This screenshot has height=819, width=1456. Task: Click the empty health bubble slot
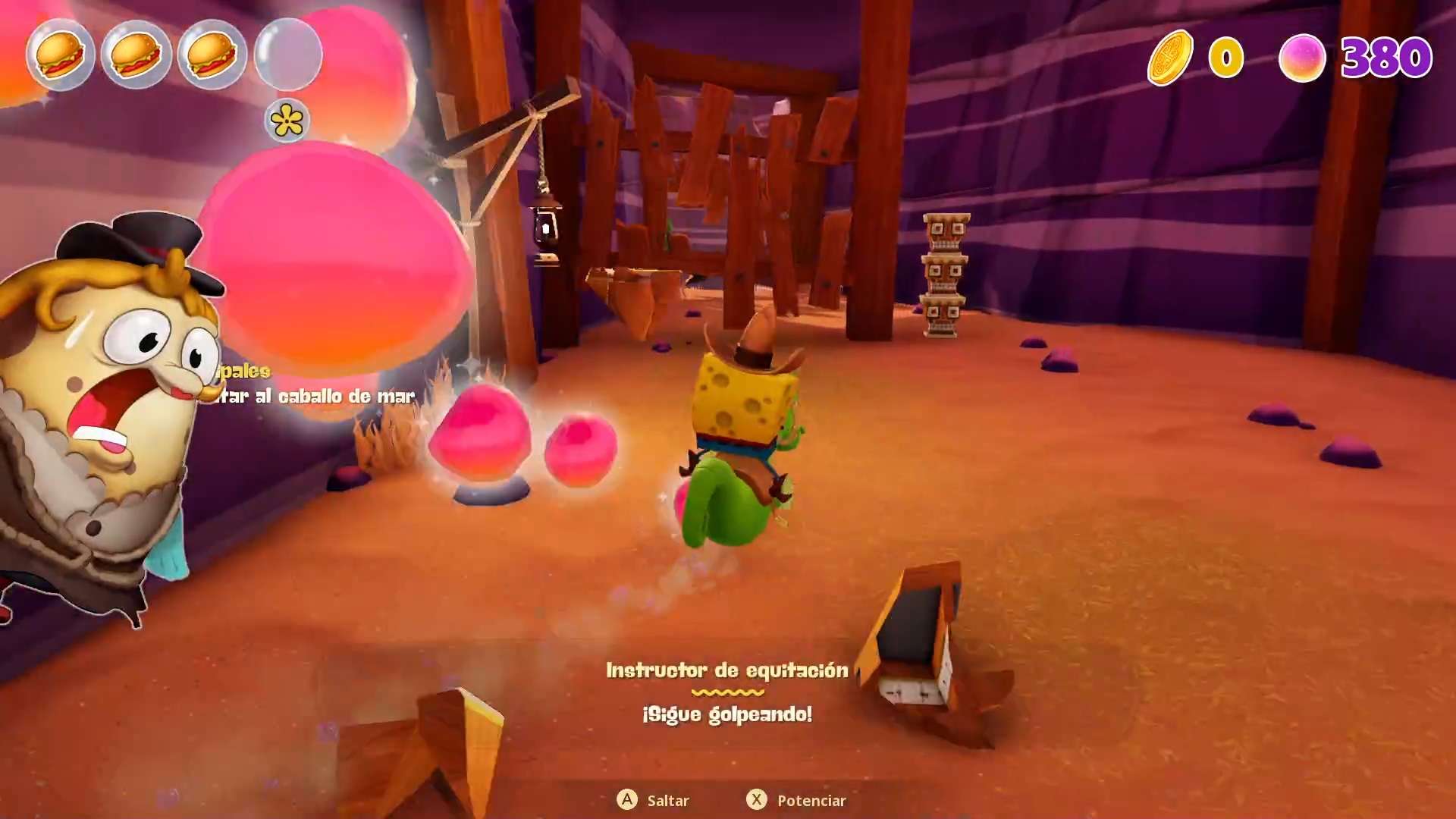click(x=288, y=55)
